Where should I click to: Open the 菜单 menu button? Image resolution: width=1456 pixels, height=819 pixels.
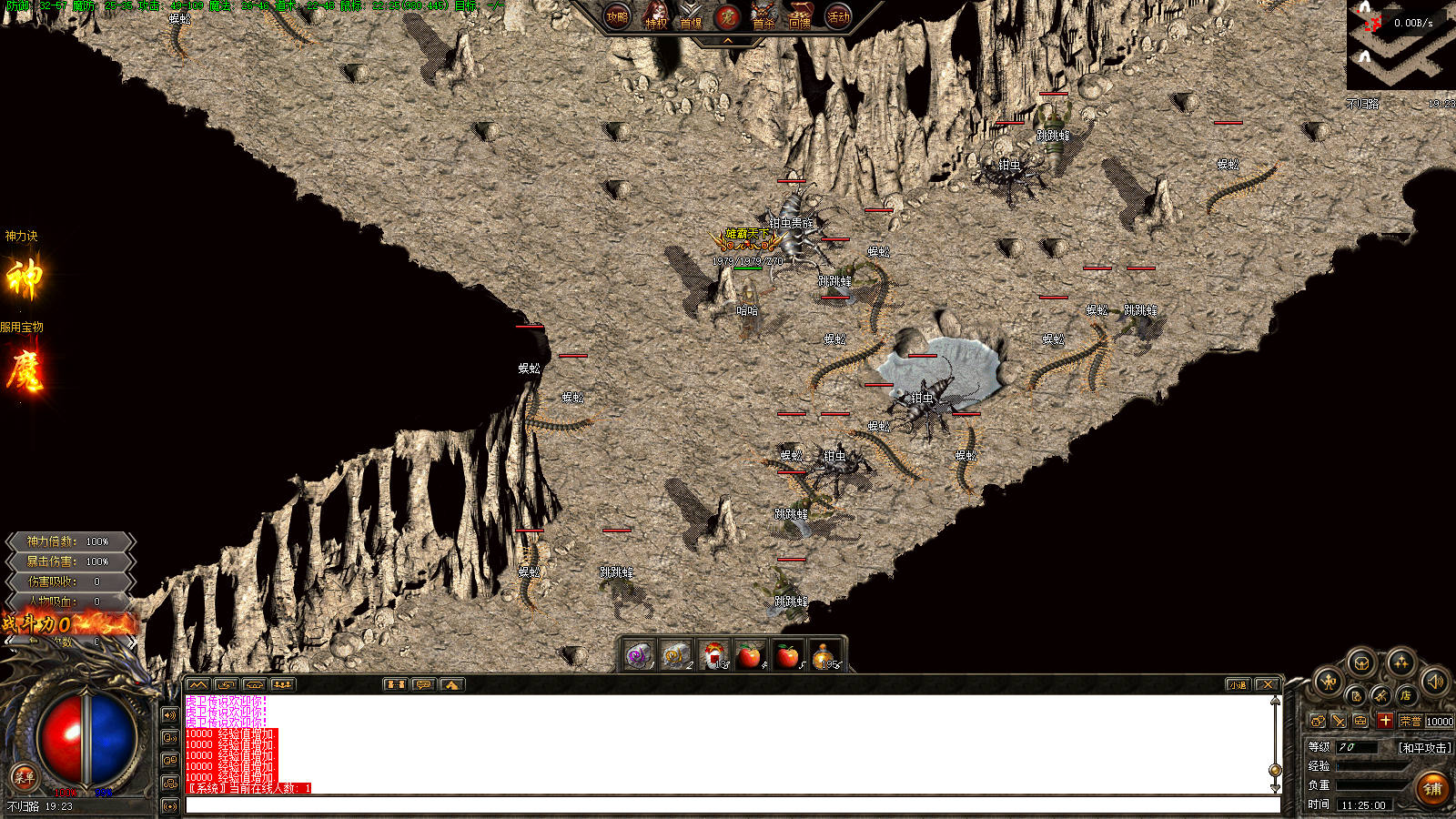pyautogui.click(x=24, y=777)
